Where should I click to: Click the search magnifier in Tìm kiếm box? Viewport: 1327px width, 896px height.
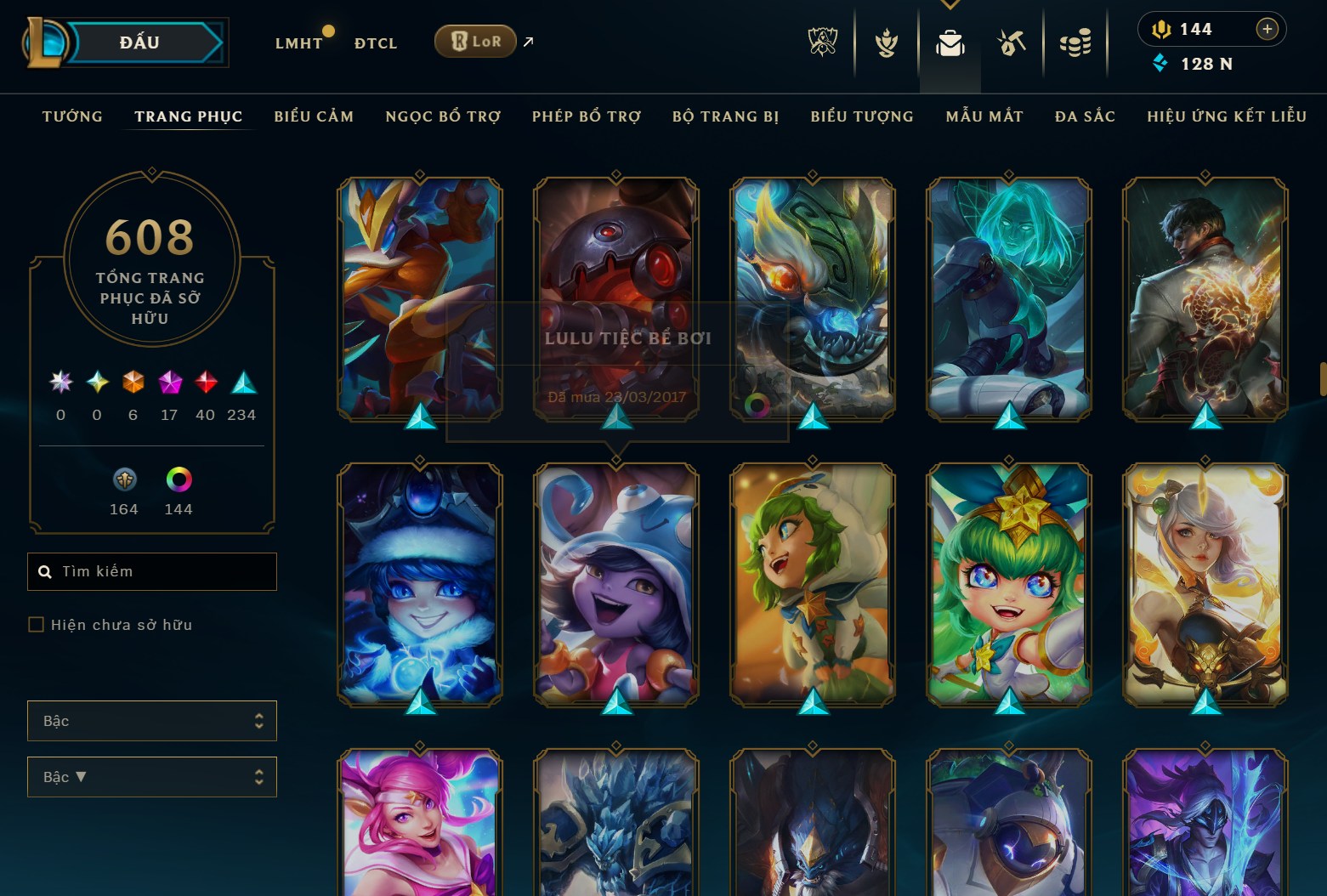coord(45,571)
